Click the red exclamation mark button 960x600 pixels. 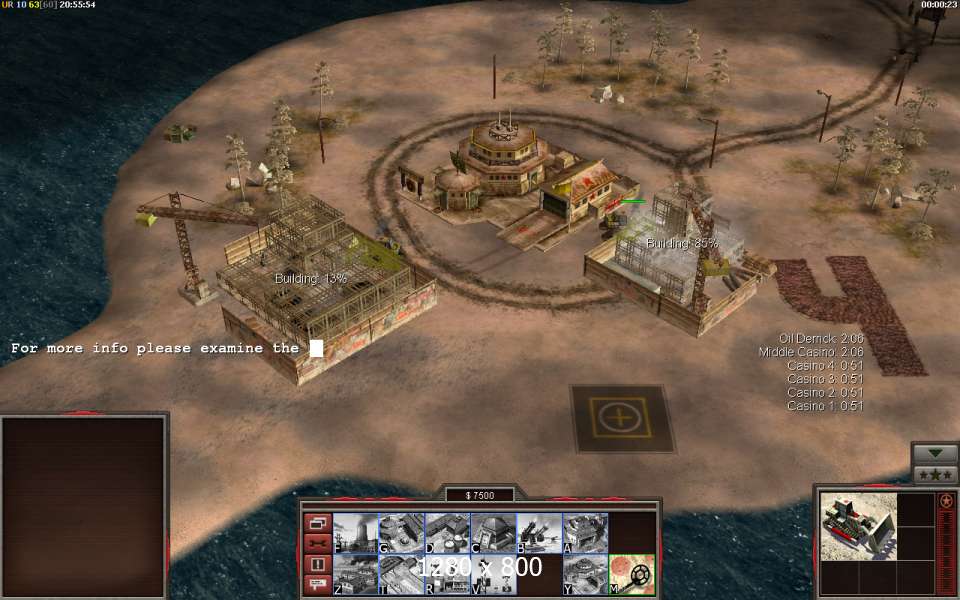tap(317, 564)
